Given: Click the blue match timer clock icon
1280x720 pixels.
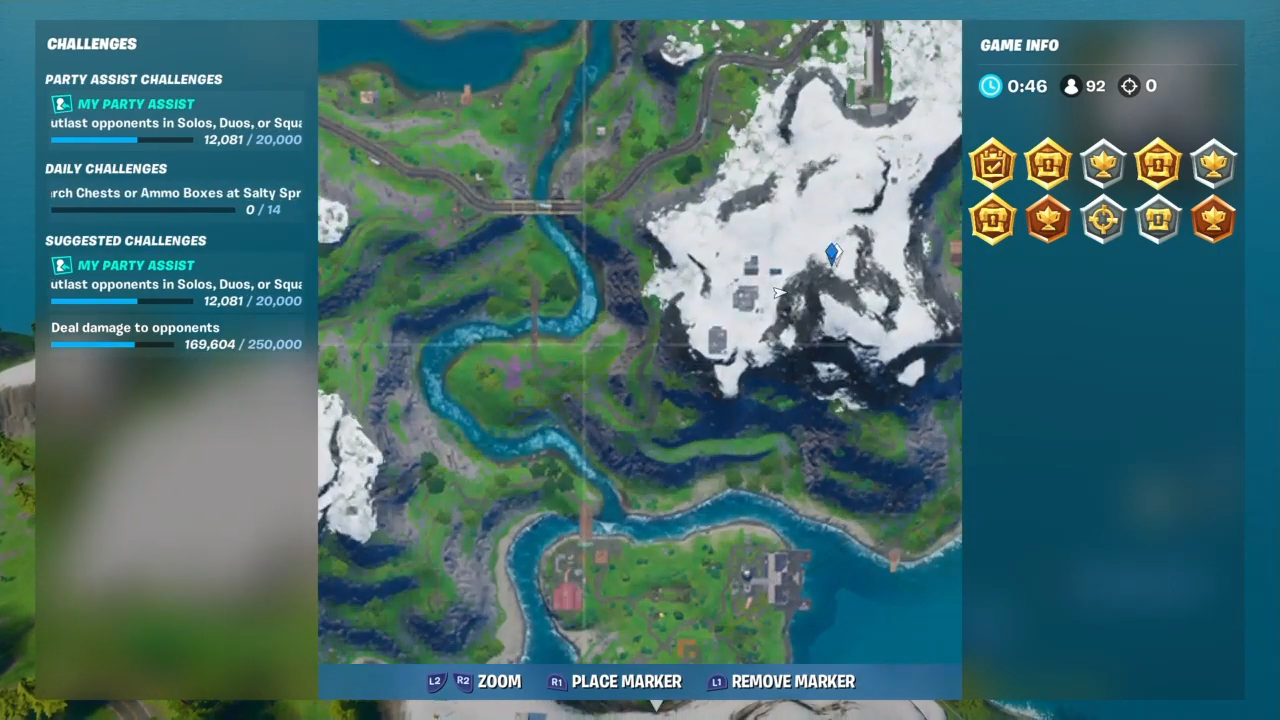Looking at the screenshot, I should 990,86.
